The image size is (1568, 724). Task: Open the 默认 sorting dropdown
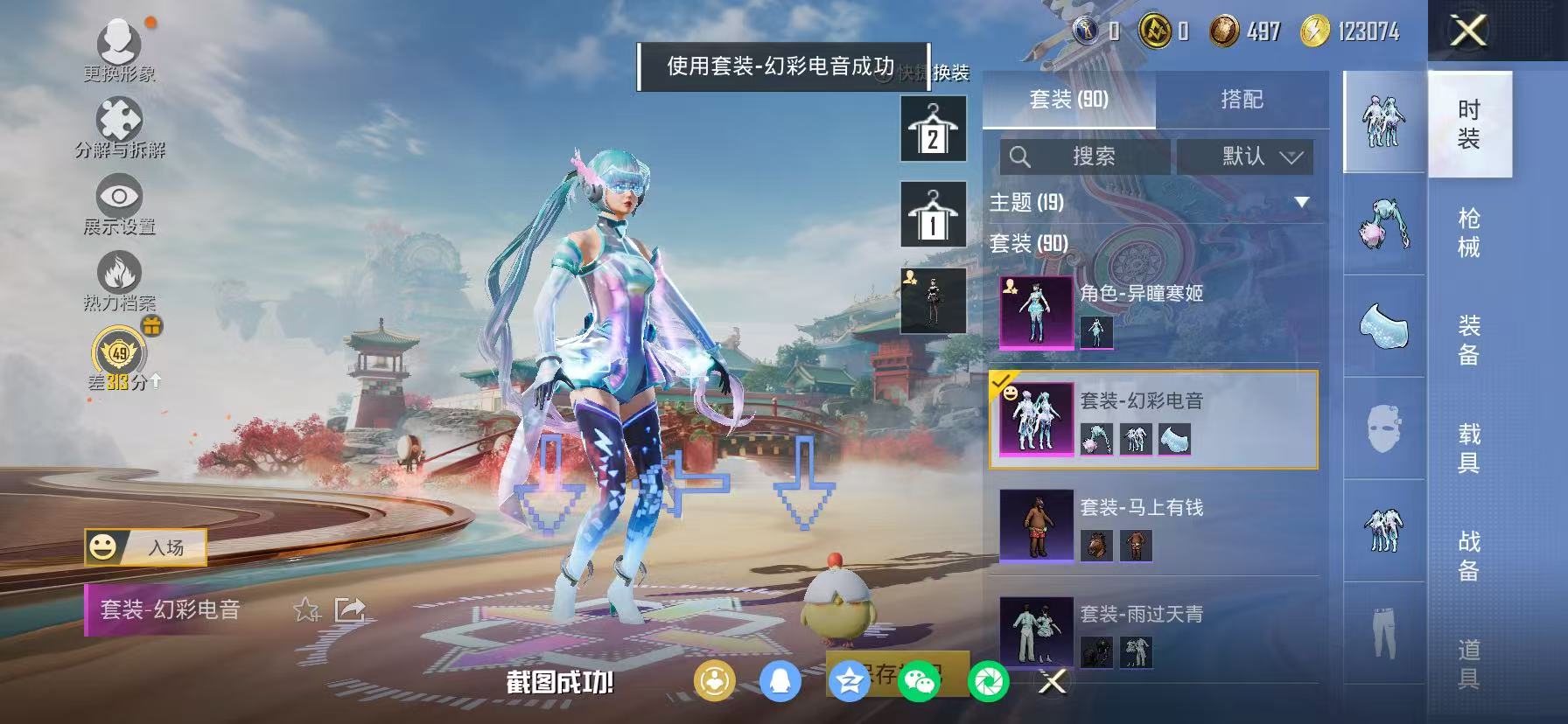tap(1246, 157)
